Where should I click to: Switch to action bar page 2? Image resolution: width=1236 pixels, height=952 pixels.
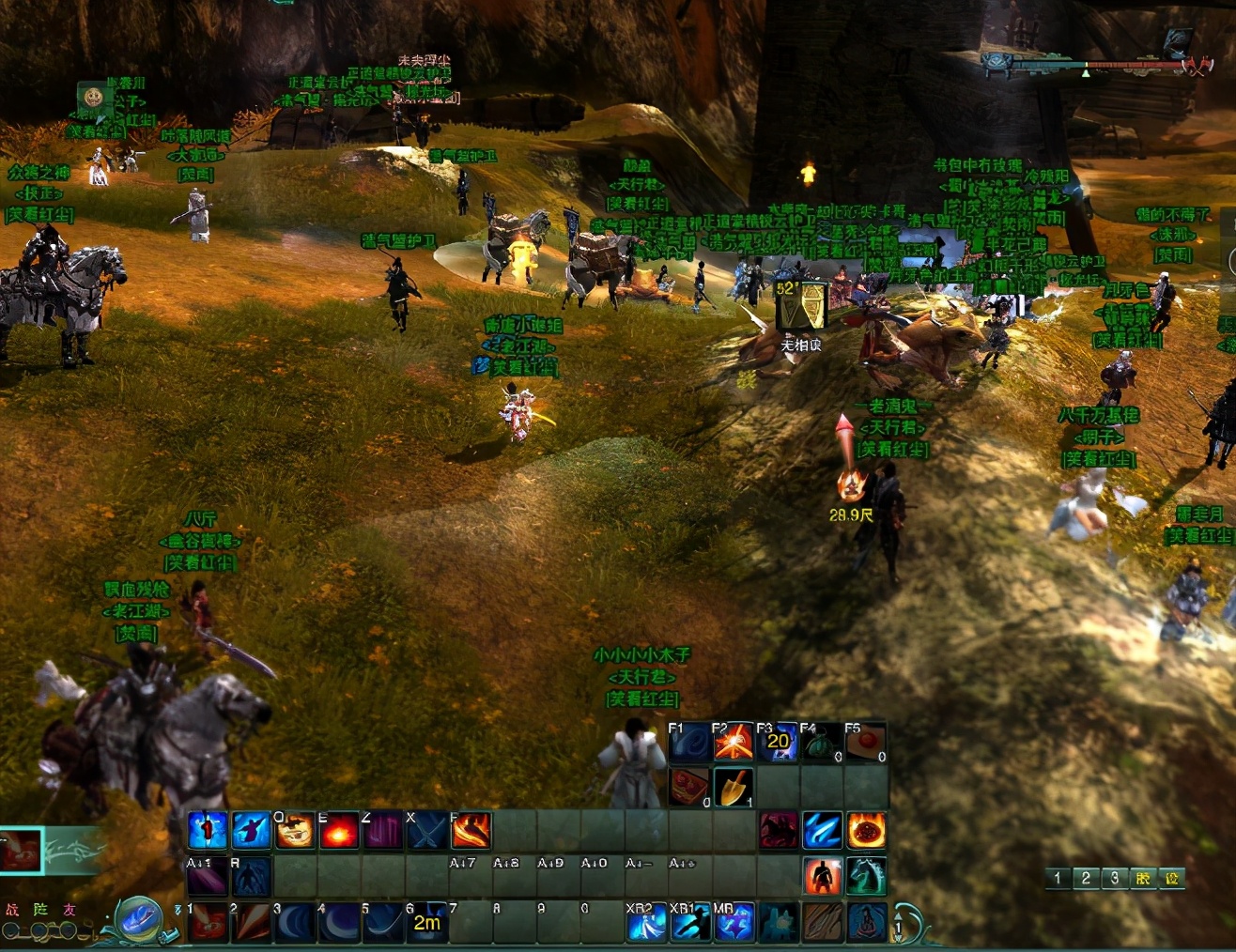(x=1086, y=879)
